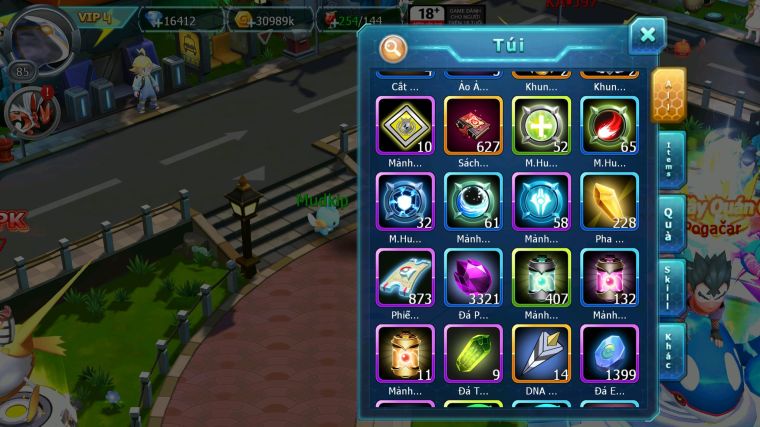Switch to the Items tab
760x427 pixels.
pyautogui.click(x=670, y=160)
